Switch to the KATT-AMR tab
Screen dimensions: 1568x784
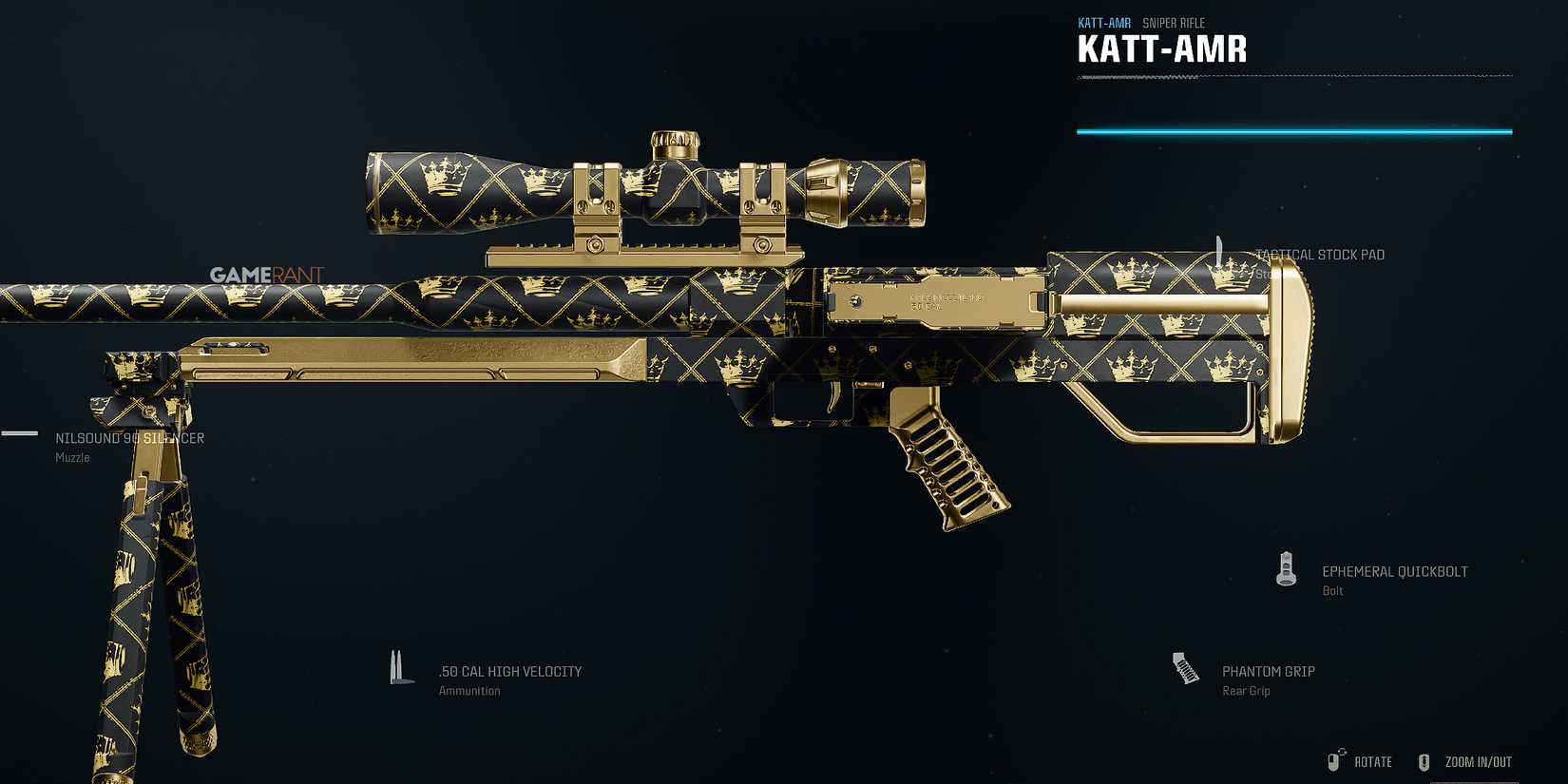click(1102, 22)
